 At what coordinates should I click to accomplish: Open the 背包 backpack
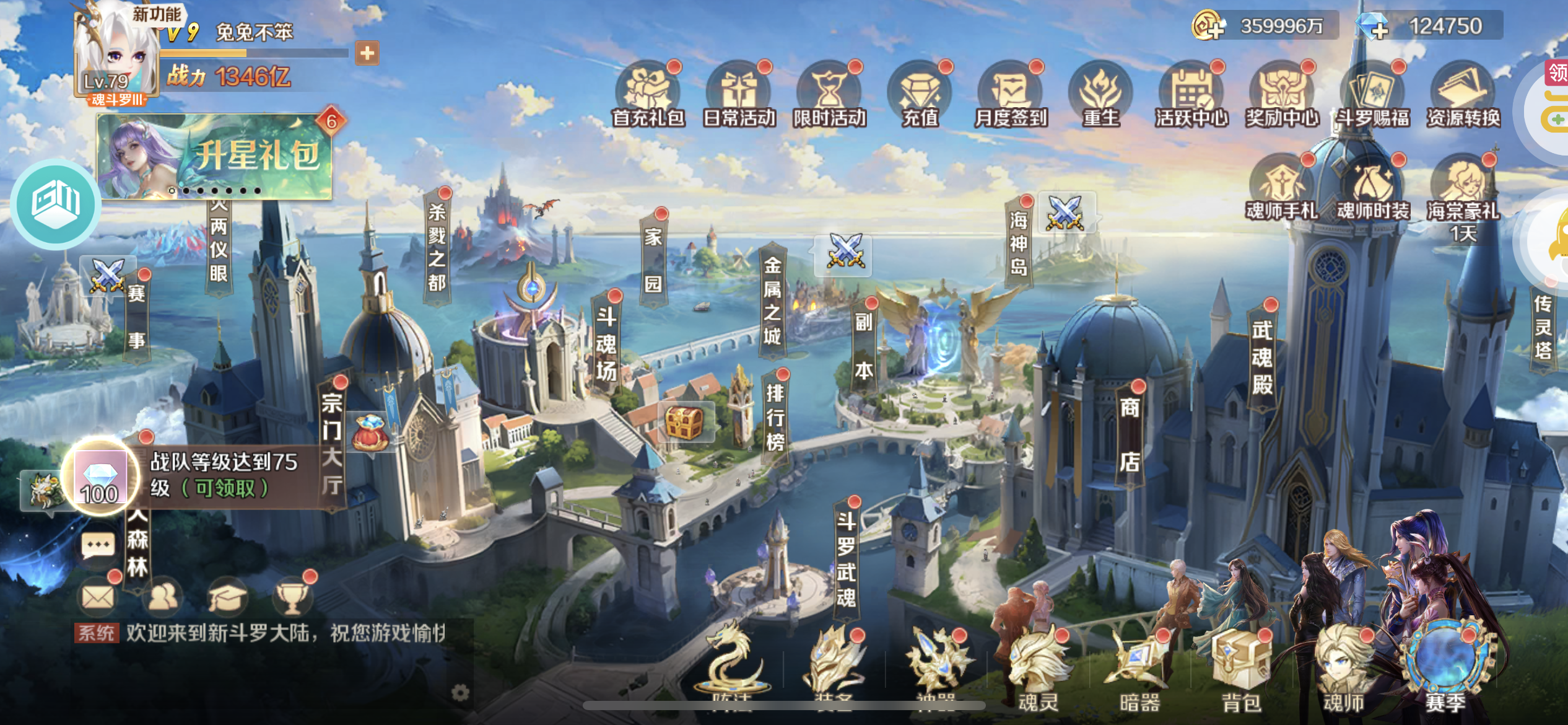pos(1240,669)
